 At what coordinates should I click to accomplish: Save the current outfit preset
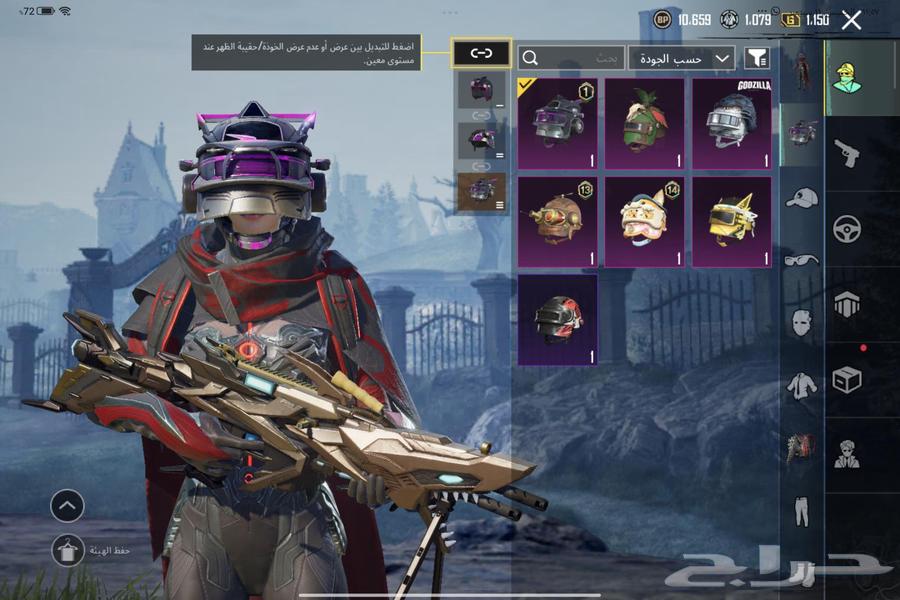point(67,550)
